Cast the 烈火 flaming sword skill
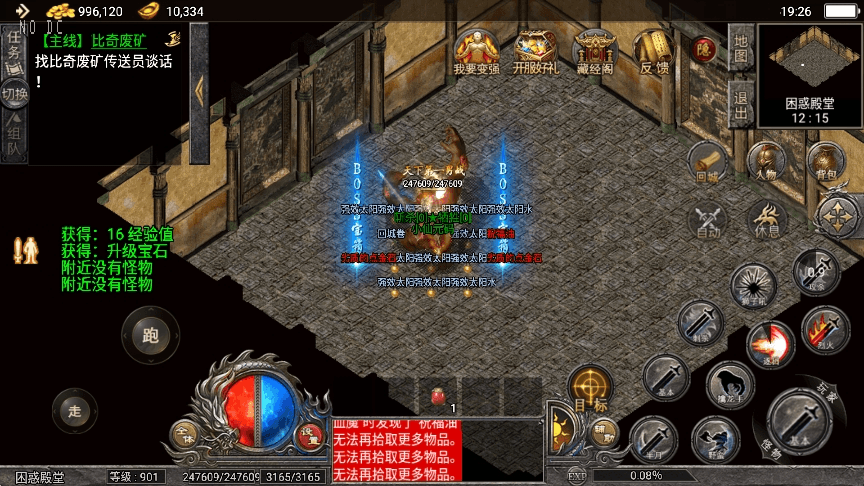Screen dimensions: 864x486 coord(825,329)
